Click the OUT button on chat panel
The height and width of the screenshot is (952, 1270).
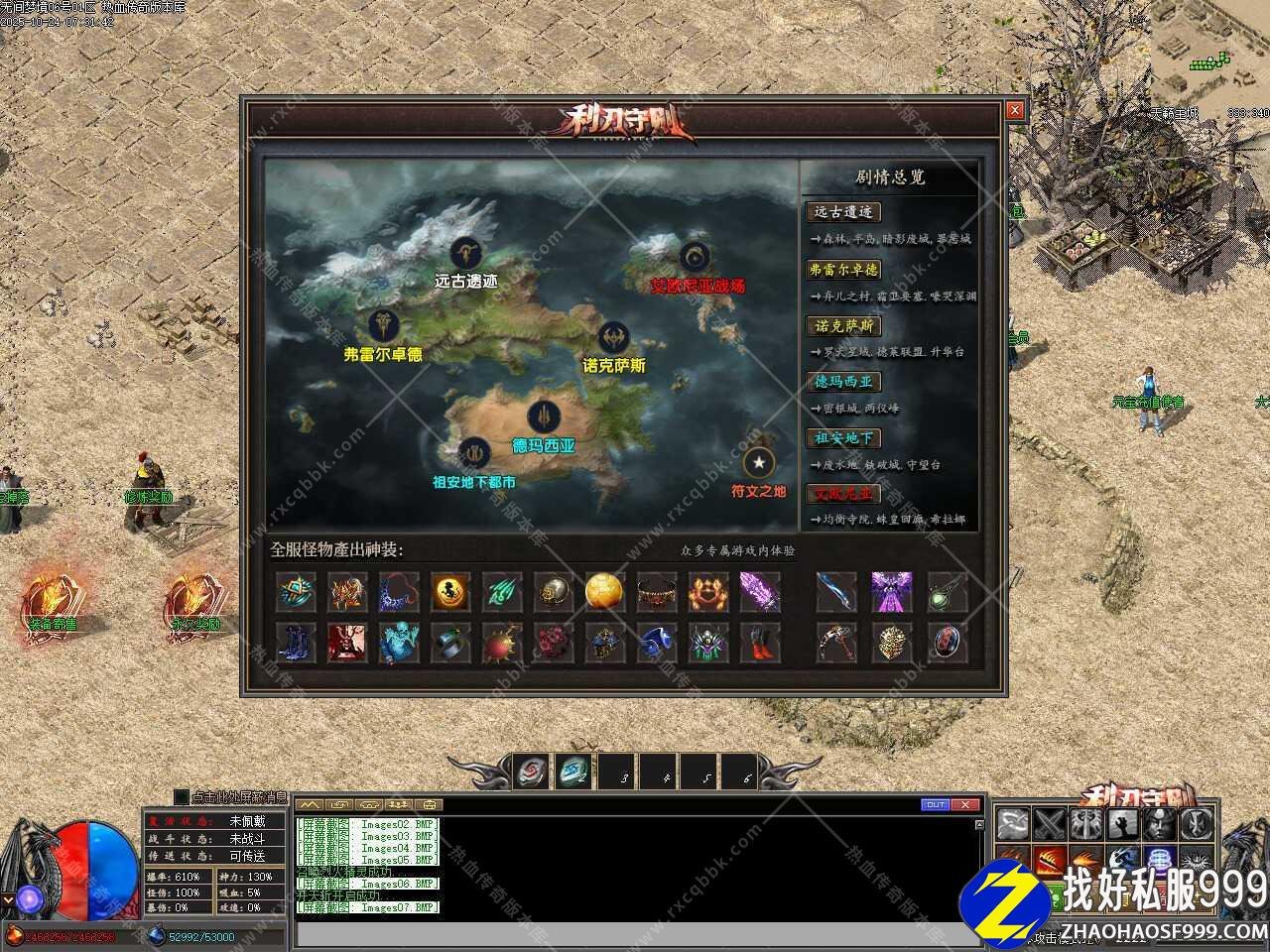(x=935, y=804)
